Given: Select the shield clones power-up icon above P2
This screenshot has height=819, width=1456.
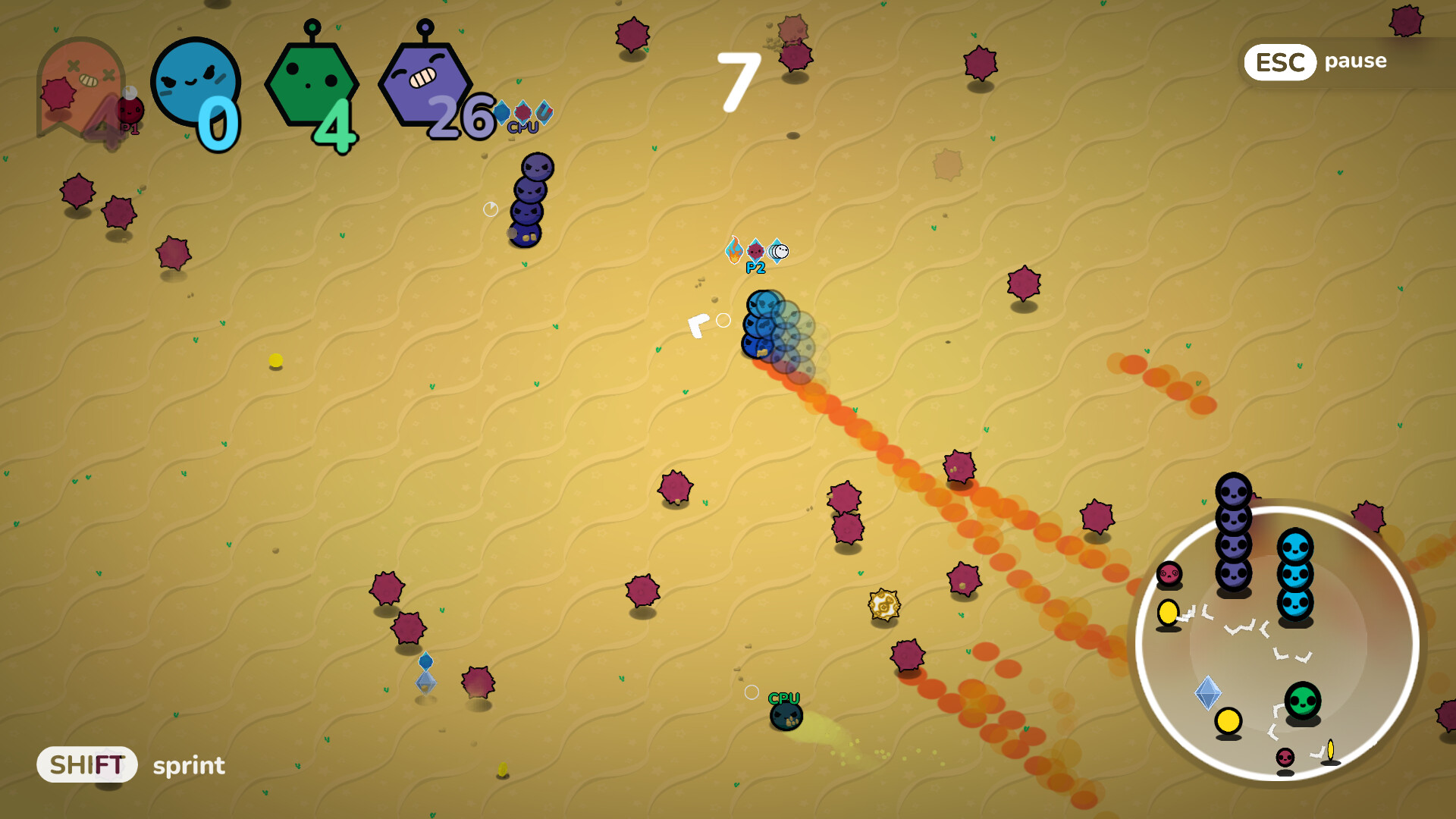Looking at the screenshot, I should [778, 250].
